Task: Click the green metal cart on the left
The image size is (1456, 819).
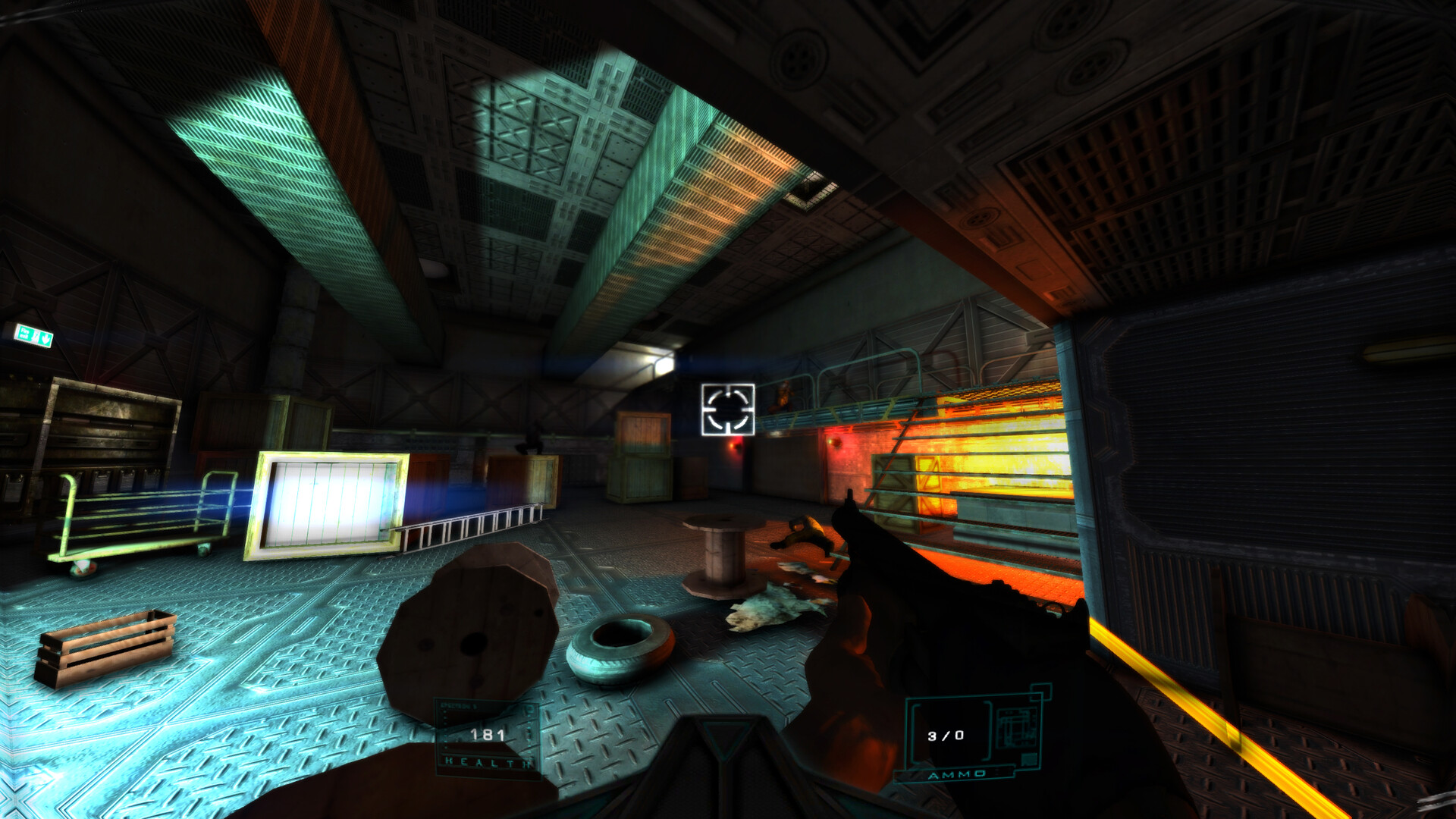Action: pos(136,519)
